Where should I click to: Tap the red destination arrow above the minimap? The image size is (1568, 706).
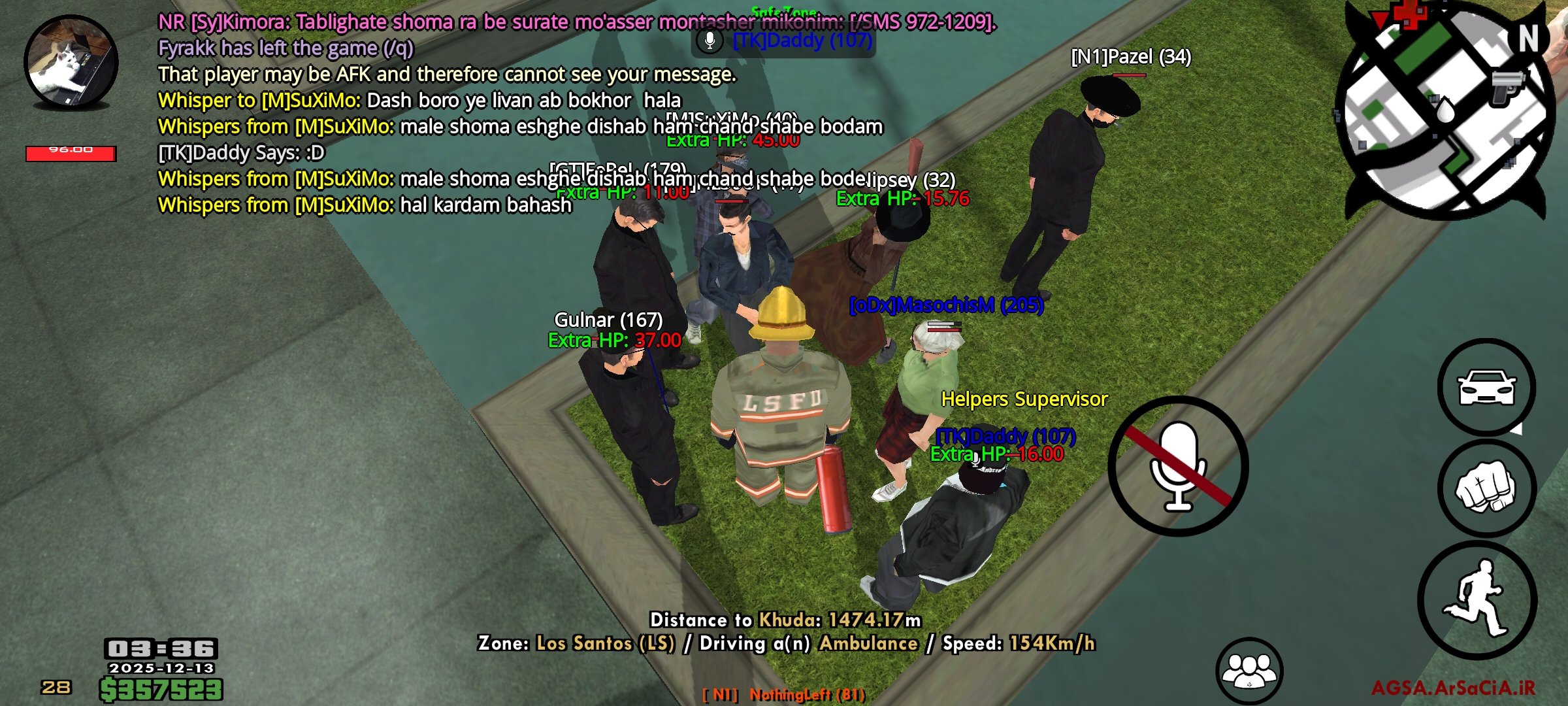pos(1380,16)
